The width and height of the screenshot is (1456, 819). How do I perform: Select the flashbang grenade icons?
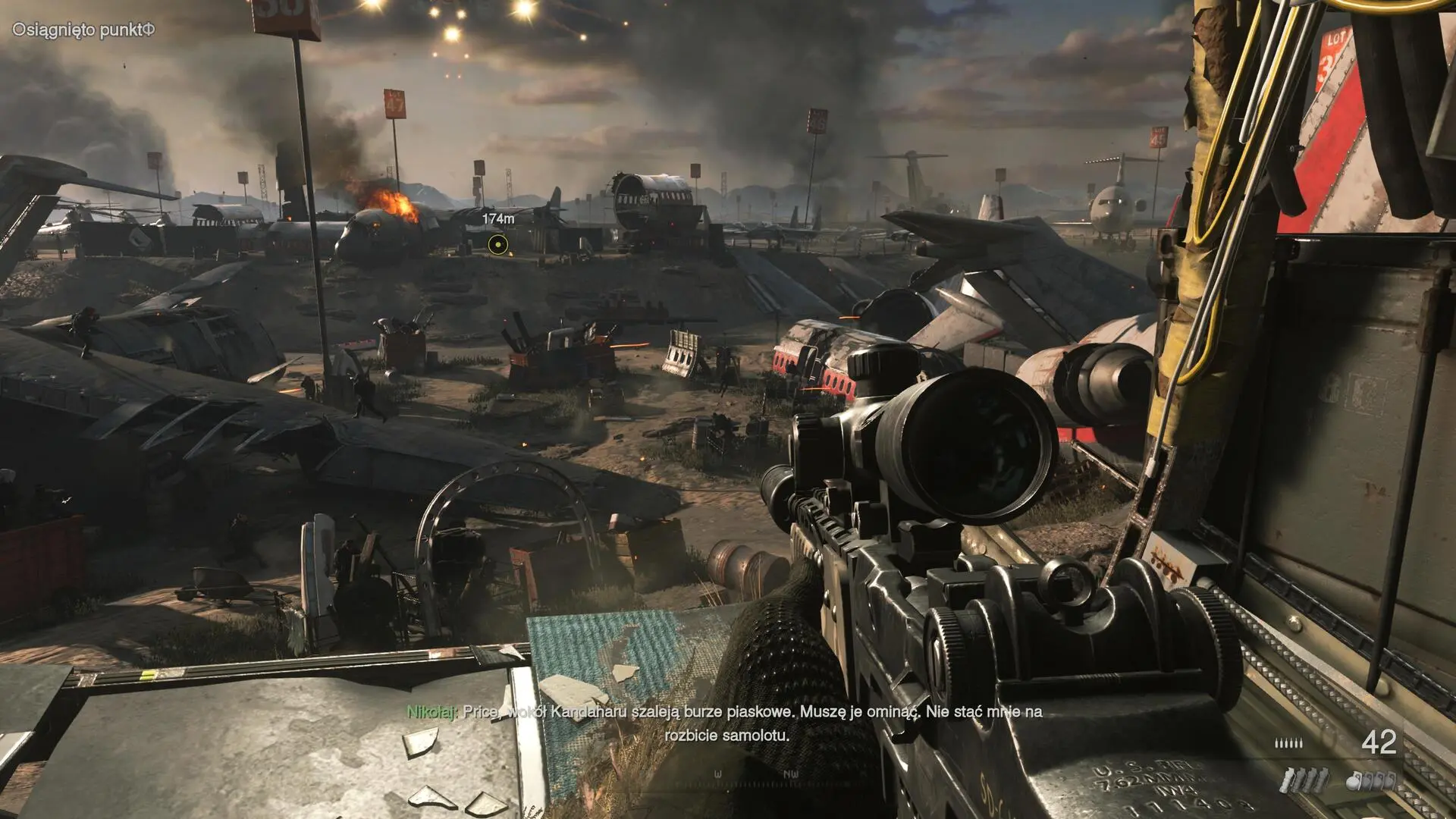tap(1304, 780)
